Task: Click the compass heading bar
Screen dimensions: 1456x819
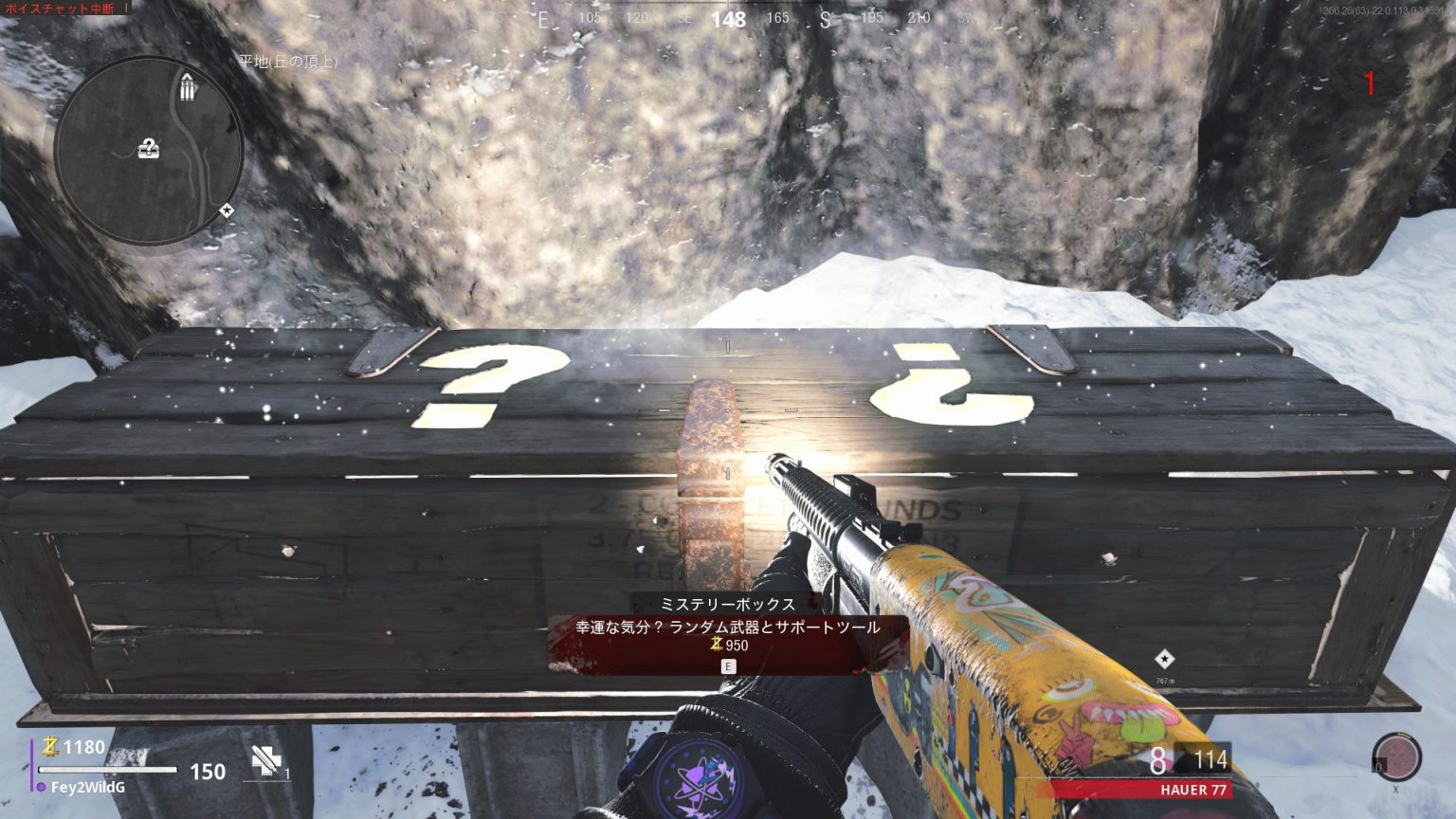Action: coord(728,18)
